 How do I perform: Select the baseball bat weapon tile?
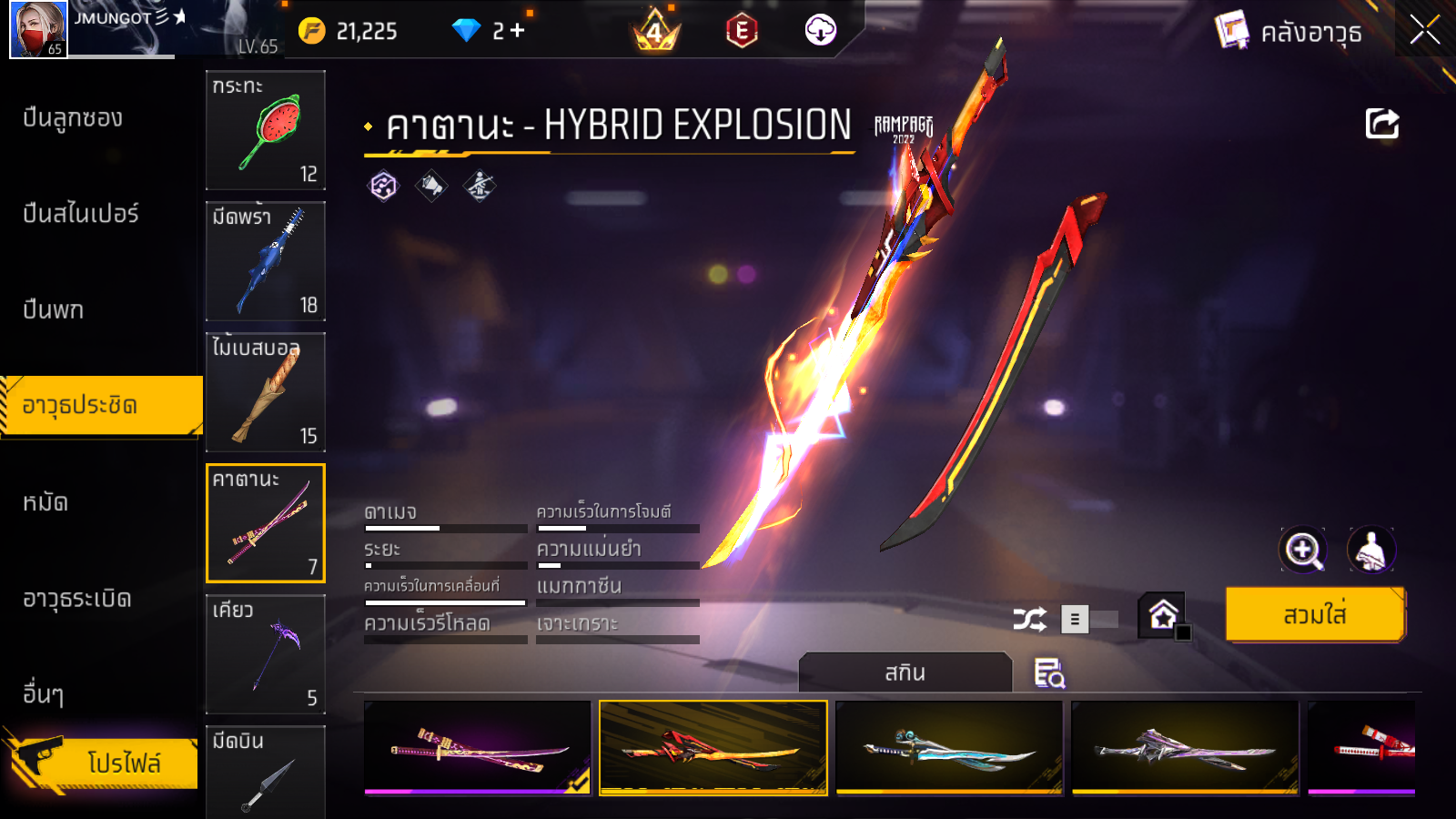coord(266,392)
